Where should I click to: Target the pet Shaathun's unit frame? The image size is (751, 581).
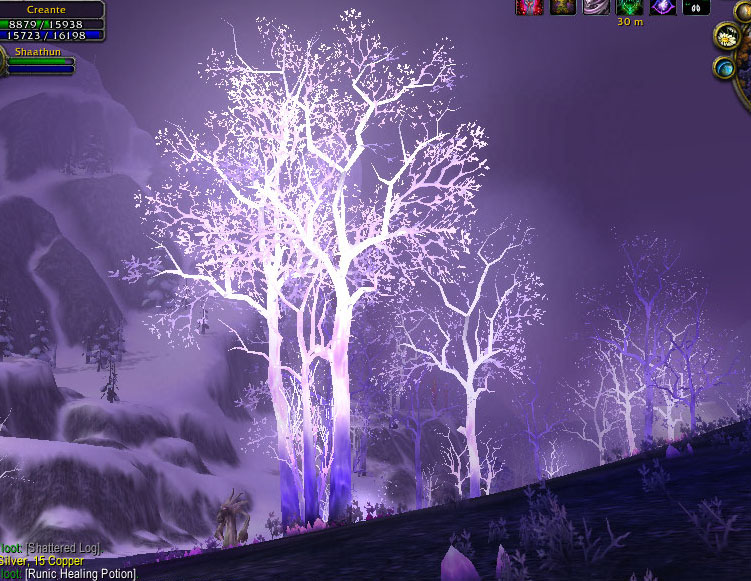pyautogui.click(x=41, y=57)
